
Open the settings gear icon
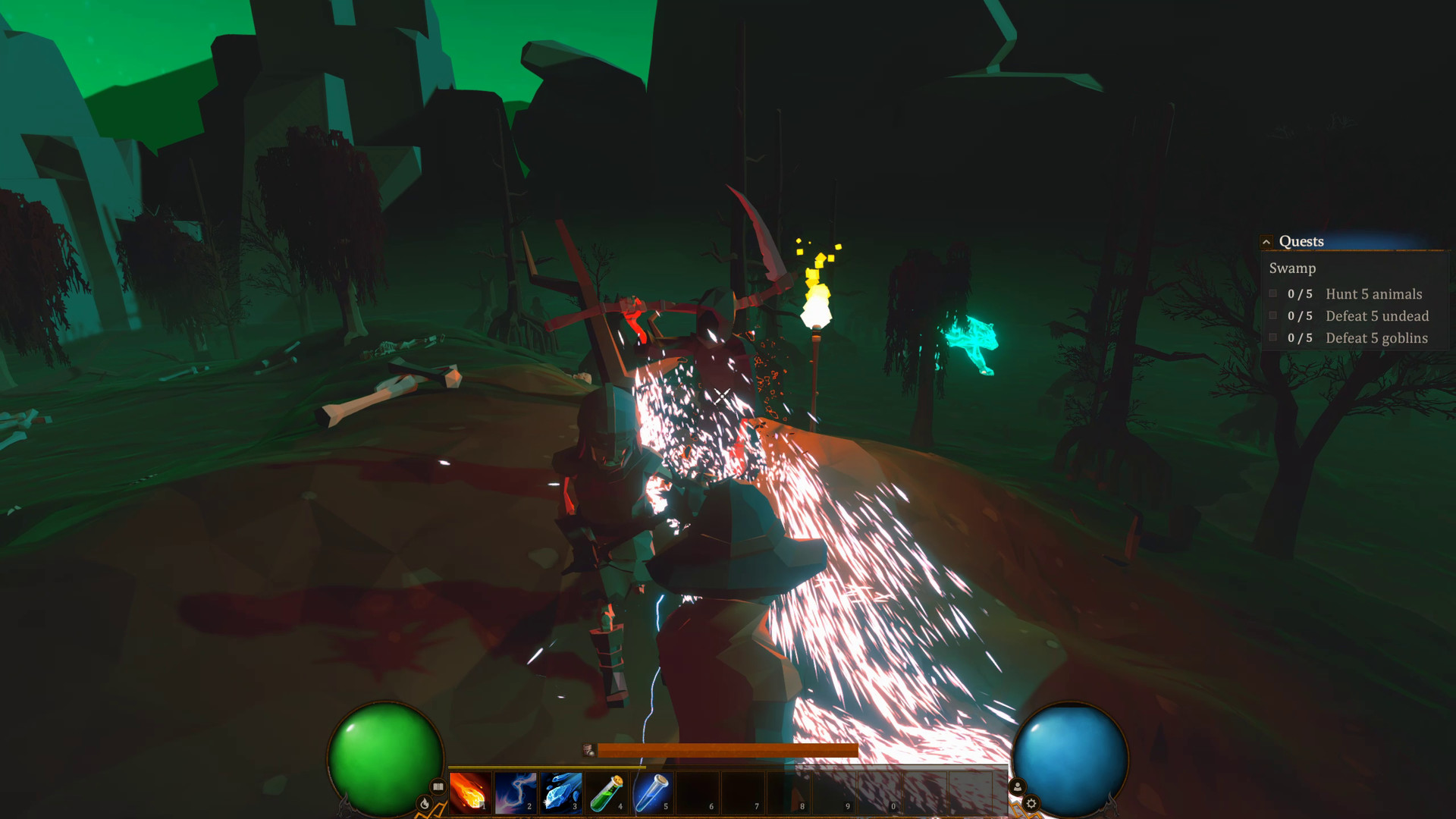pos(1032,803)
